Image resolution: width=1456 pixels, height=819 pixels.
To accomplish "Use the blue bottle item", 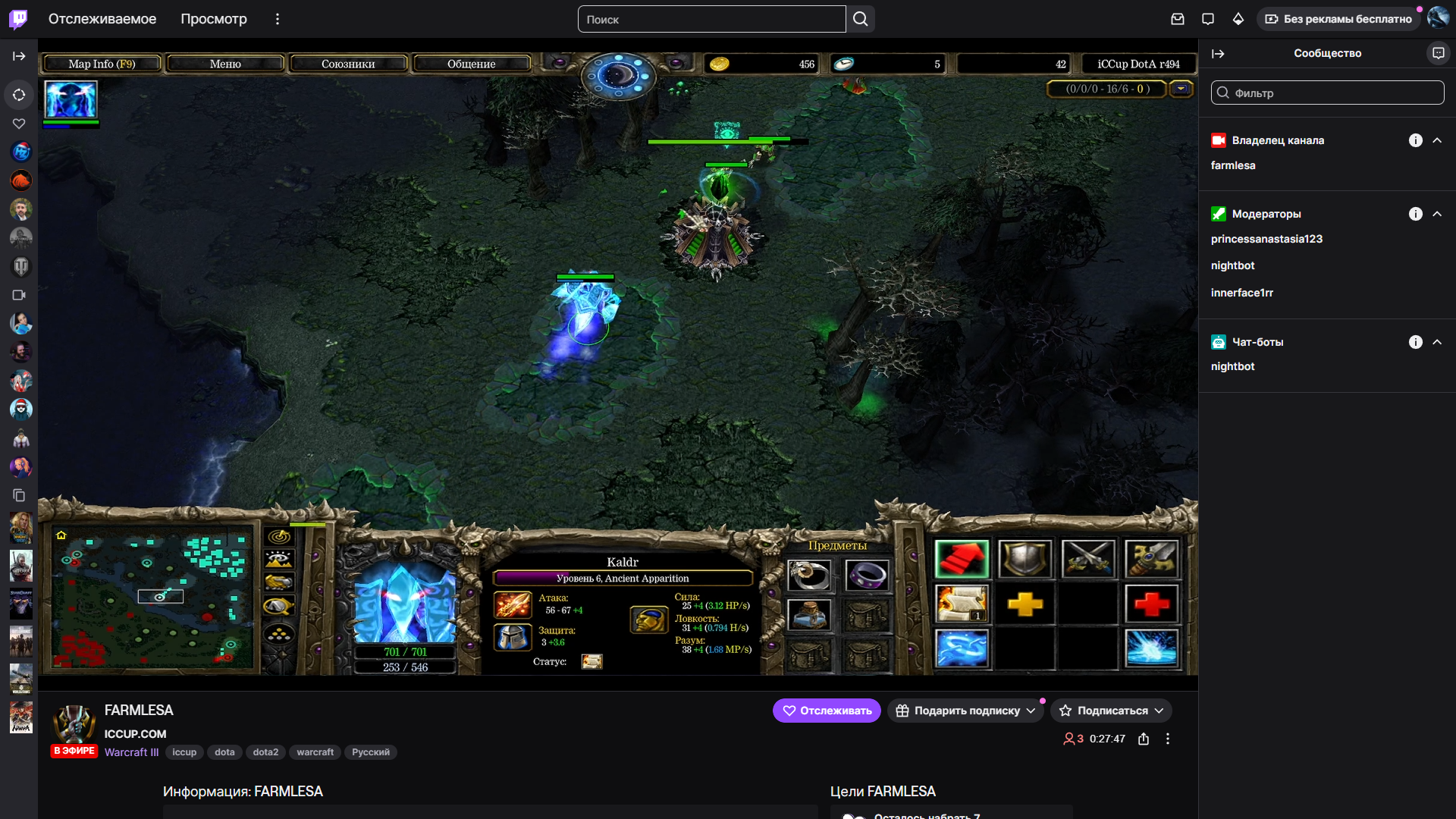I will click(808, 615).
